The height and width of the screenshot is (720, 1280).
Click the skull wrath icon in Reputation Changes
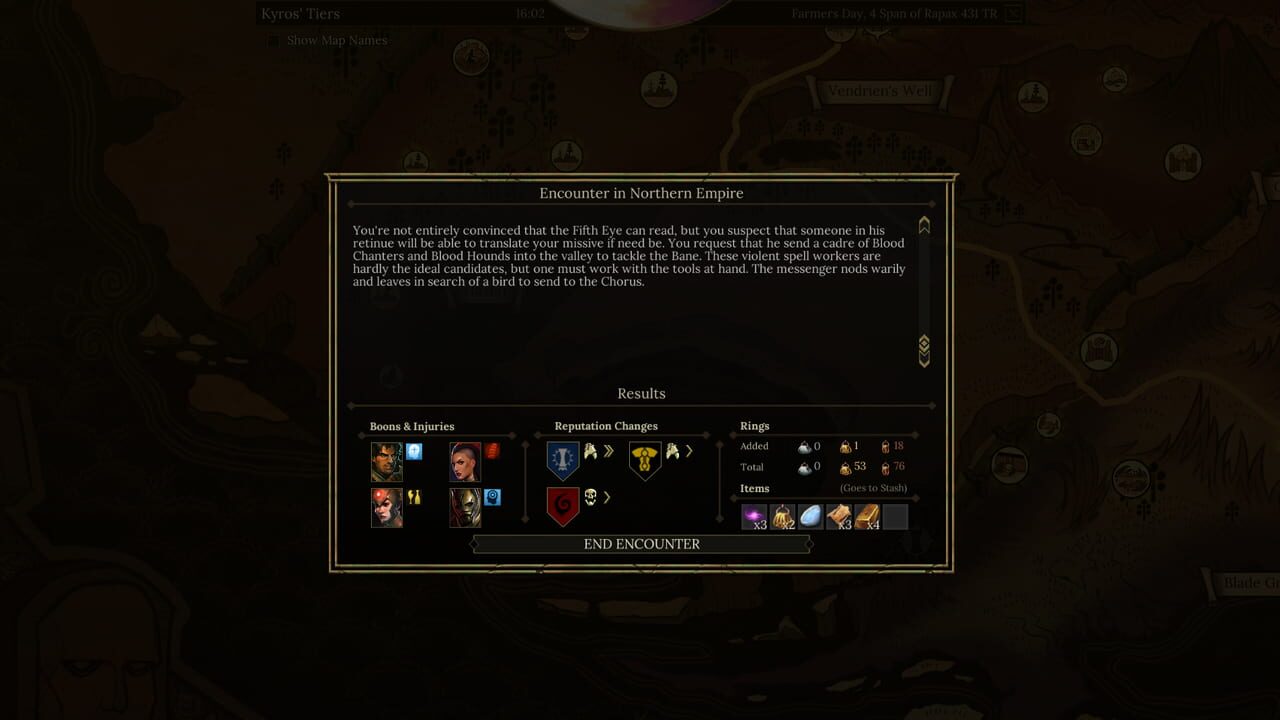coord(589,497)
